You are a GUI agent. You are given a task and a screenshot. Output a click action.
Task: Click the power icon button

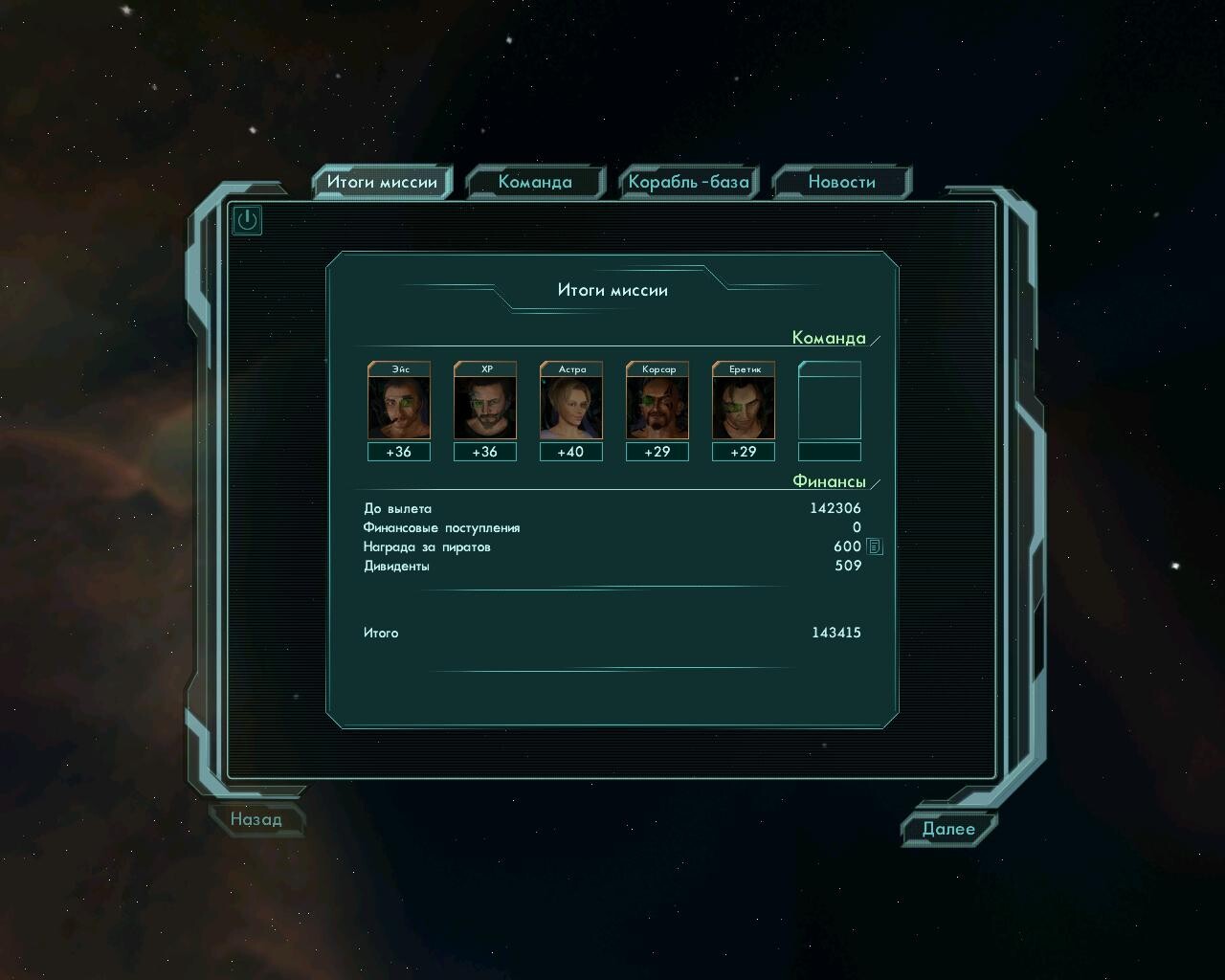(x=248, y=220)
